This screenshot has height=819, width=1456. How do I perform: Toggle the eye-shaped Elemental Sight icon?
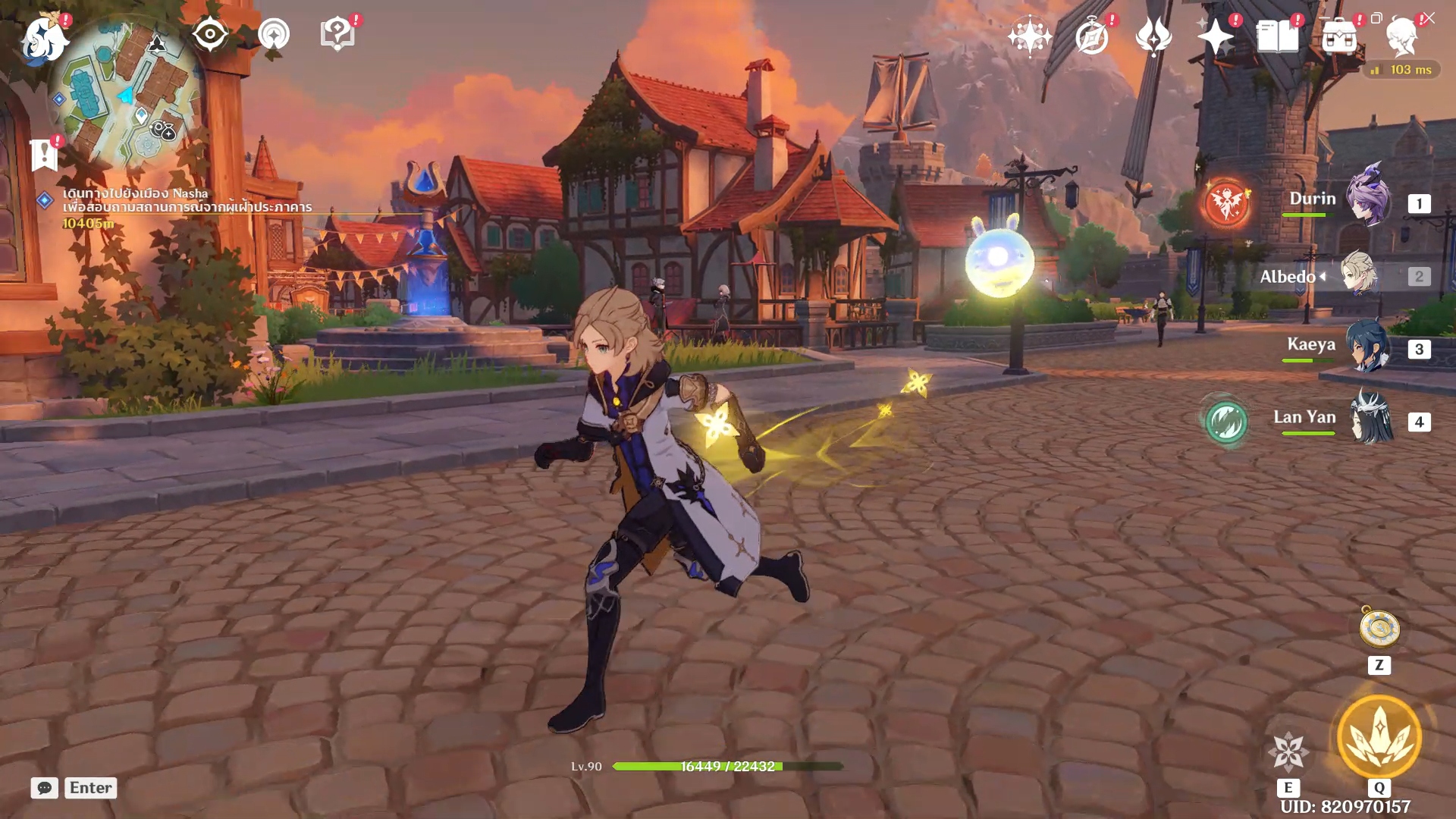(210, 34)
